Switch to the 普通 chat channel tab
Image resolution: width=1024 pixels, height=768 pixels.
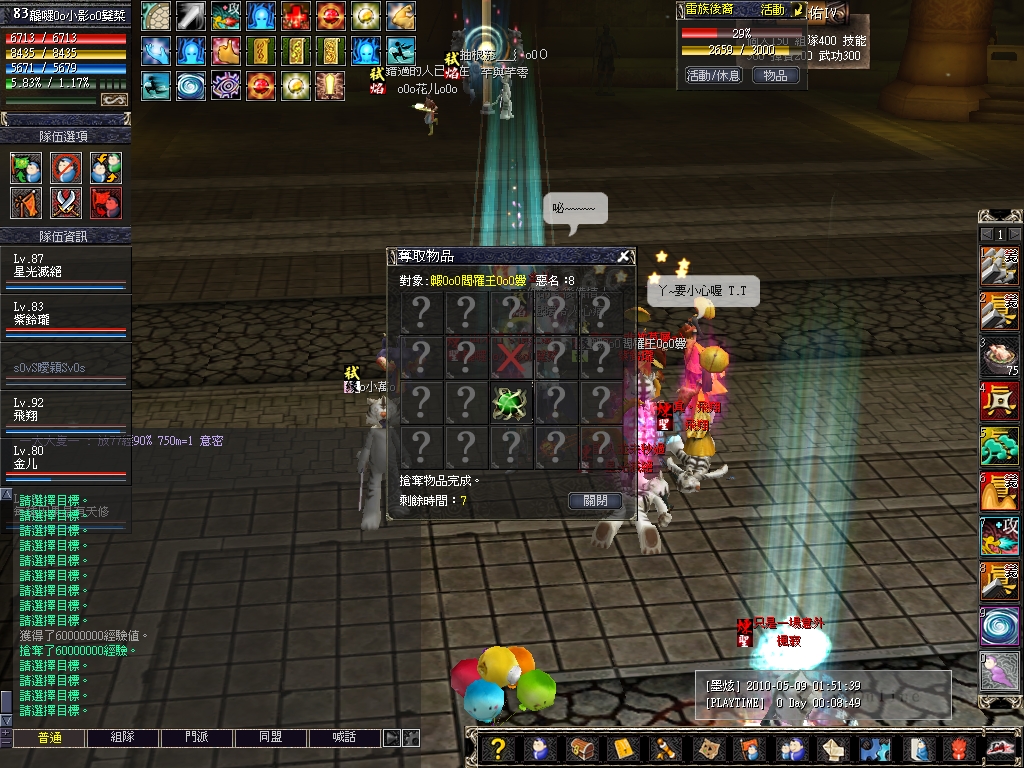tap(49, 738)
